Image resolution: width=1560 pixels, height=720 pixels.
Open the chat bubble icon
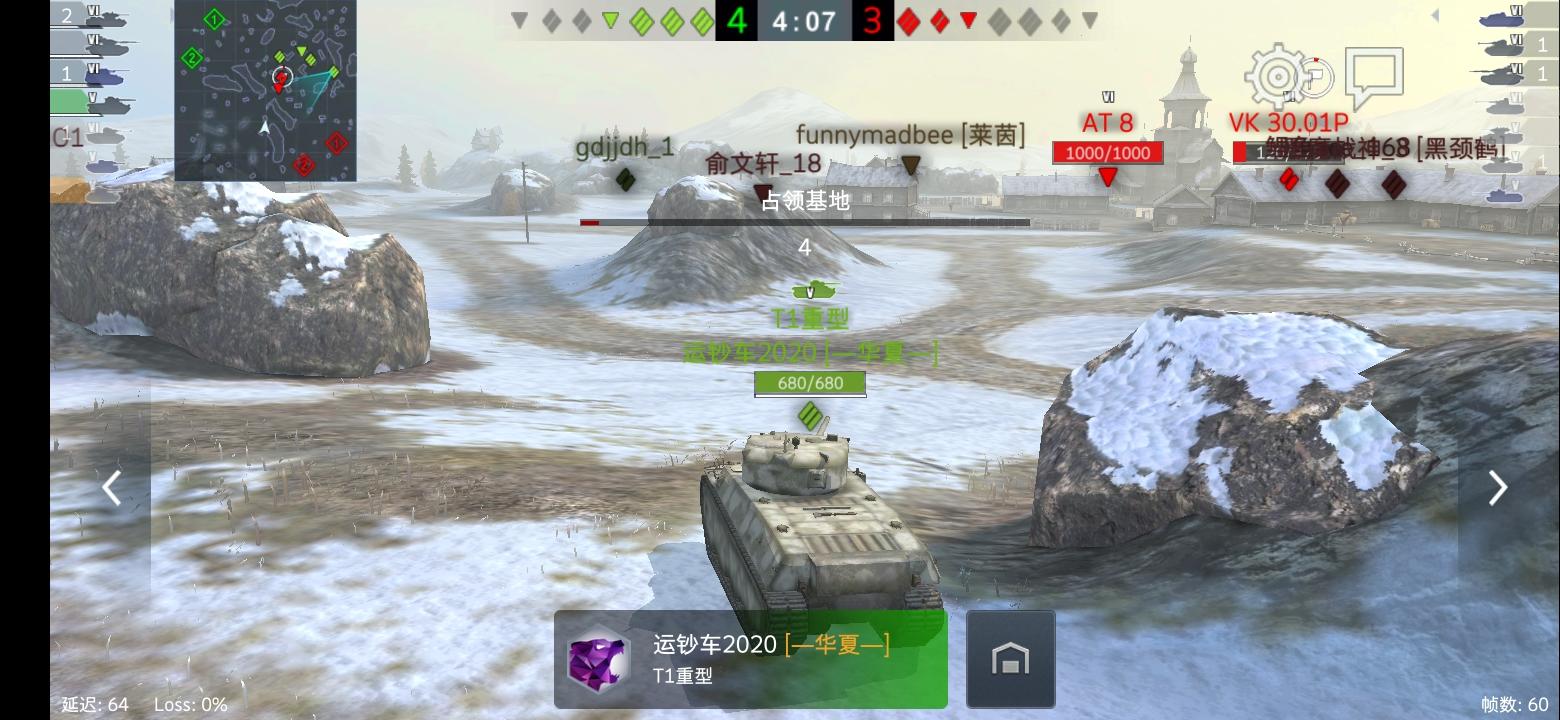click(1375, 73)
